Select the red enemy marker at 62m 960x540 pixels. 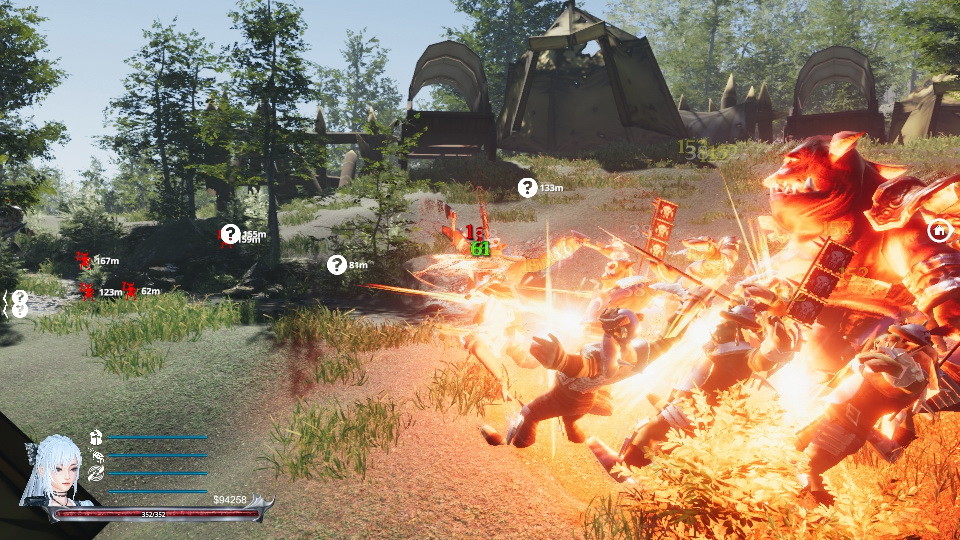130,291
